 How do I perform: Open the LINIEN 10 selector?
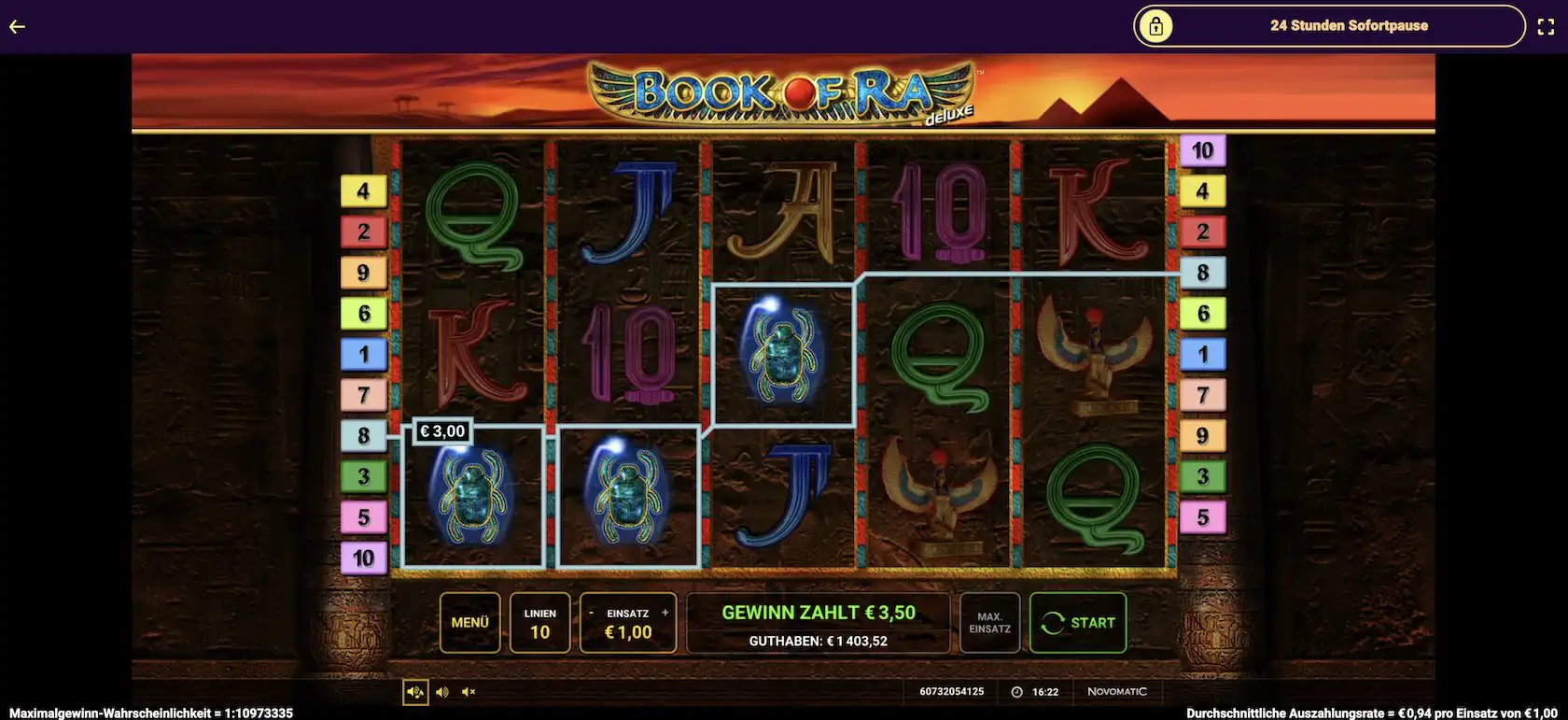coord(539,623)
